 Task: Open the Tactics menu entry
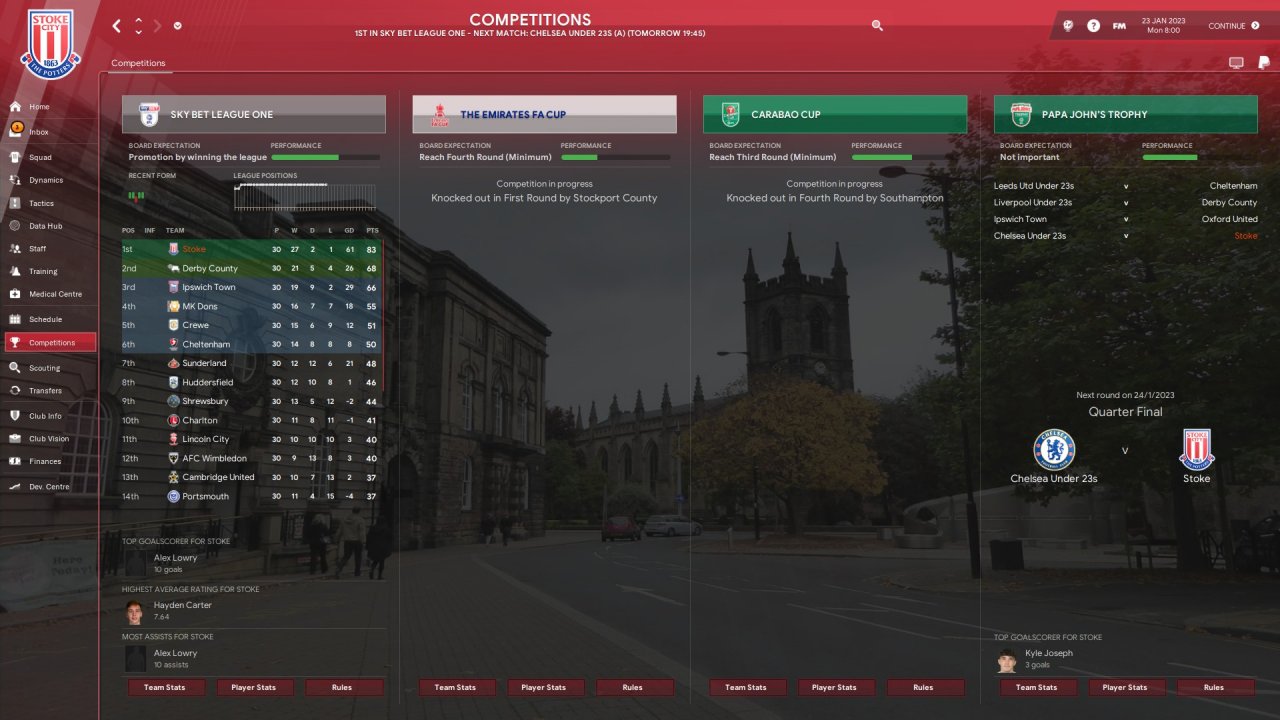[x=41, y=203]
